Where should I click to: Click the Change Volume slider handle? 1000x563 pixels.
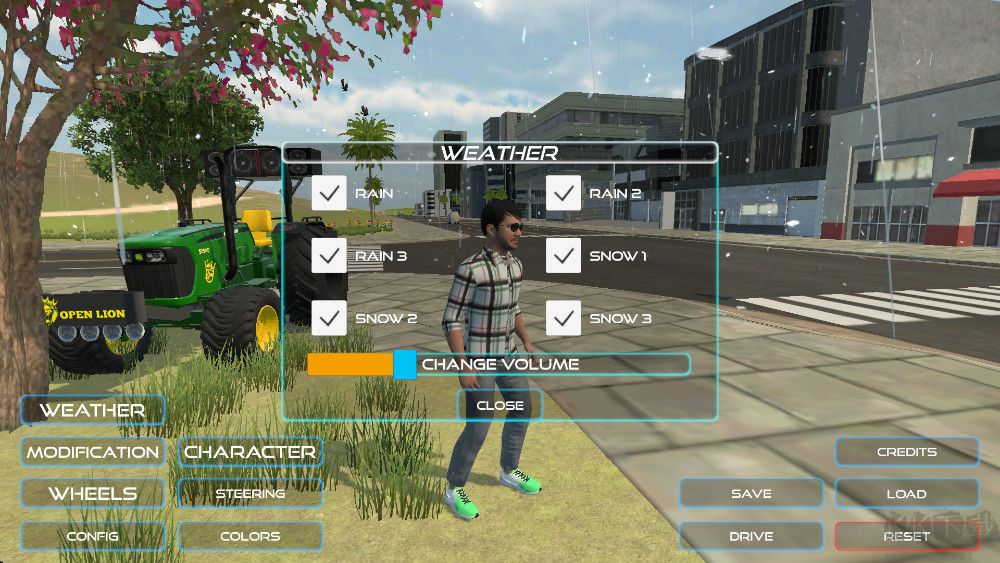tap(404, 364)
